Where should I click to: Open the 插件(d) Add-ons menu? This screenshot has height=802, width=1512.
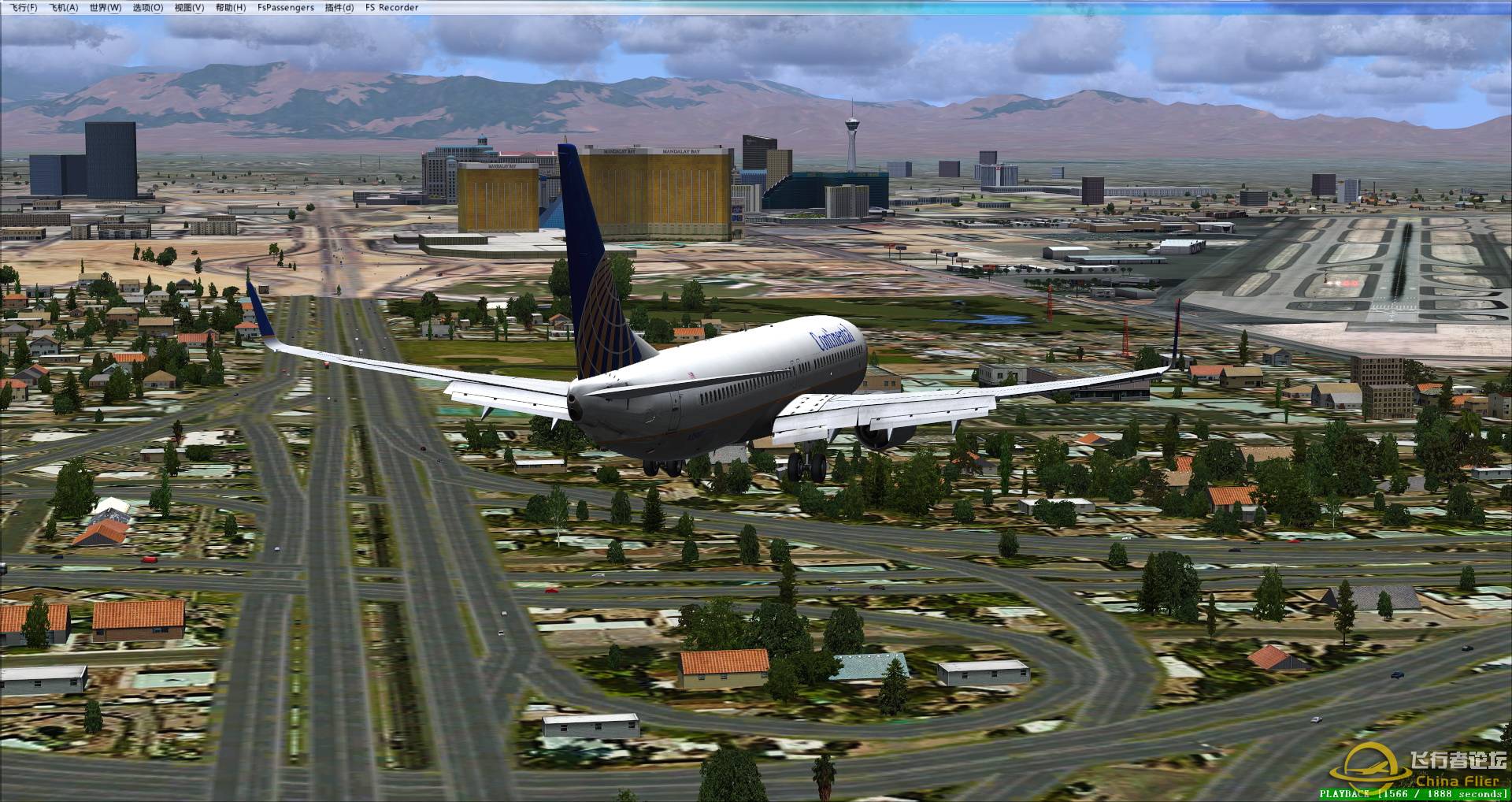(x=339, y=8)
